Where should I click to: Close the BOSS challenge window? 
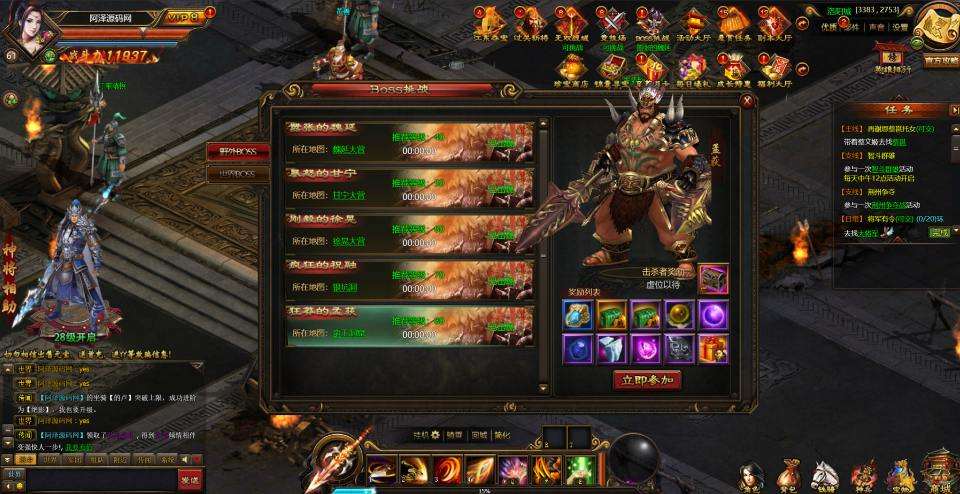tap(747, 100)
